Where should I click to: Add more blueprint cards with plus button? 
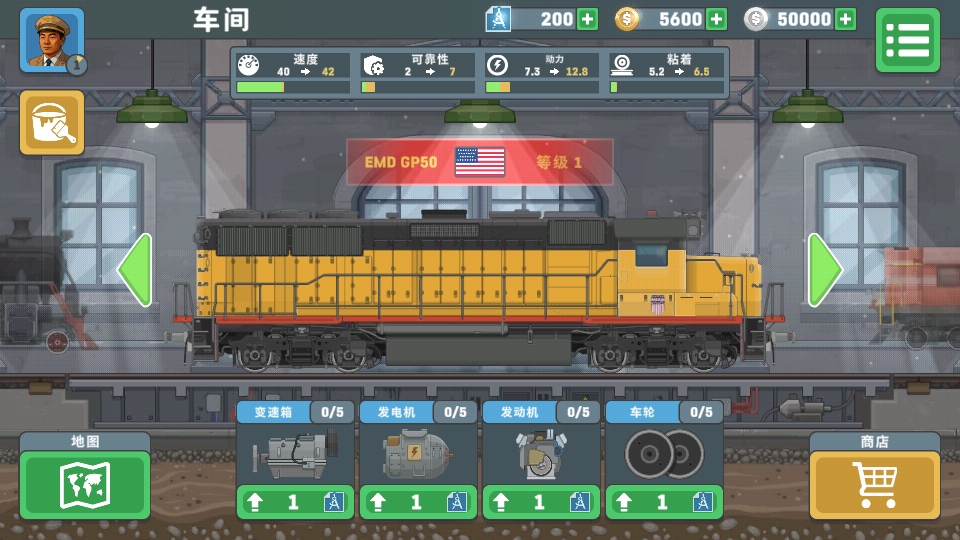tap(587, 19)
